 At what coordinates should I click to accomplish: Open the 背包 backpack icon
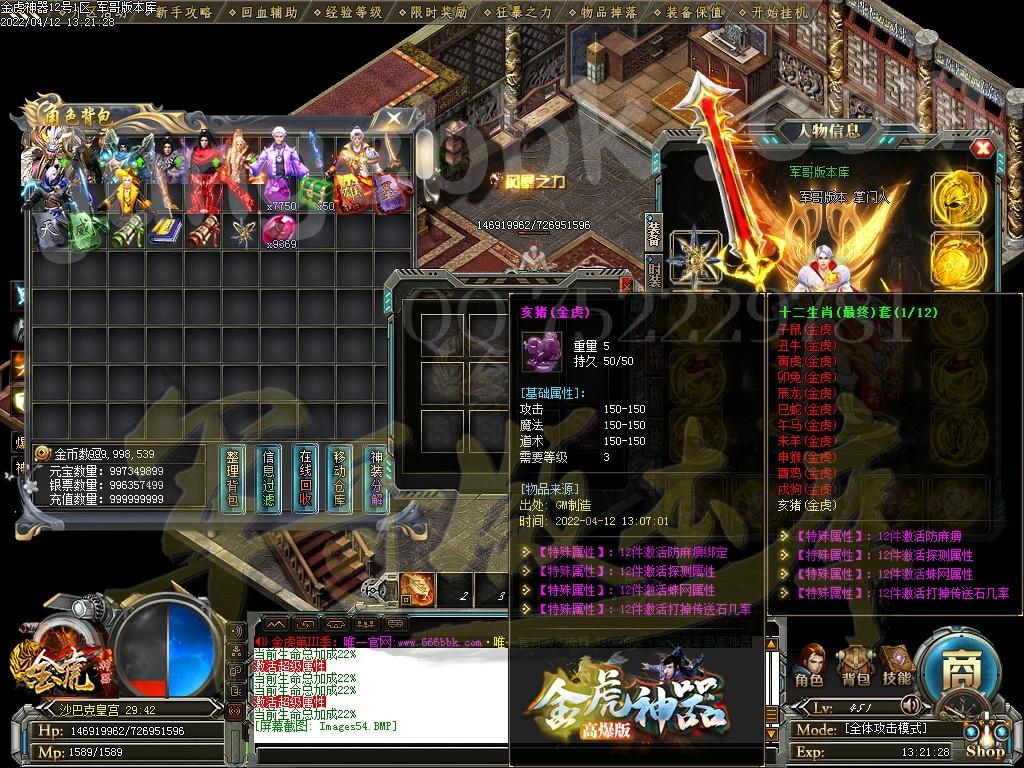[853, 663]
